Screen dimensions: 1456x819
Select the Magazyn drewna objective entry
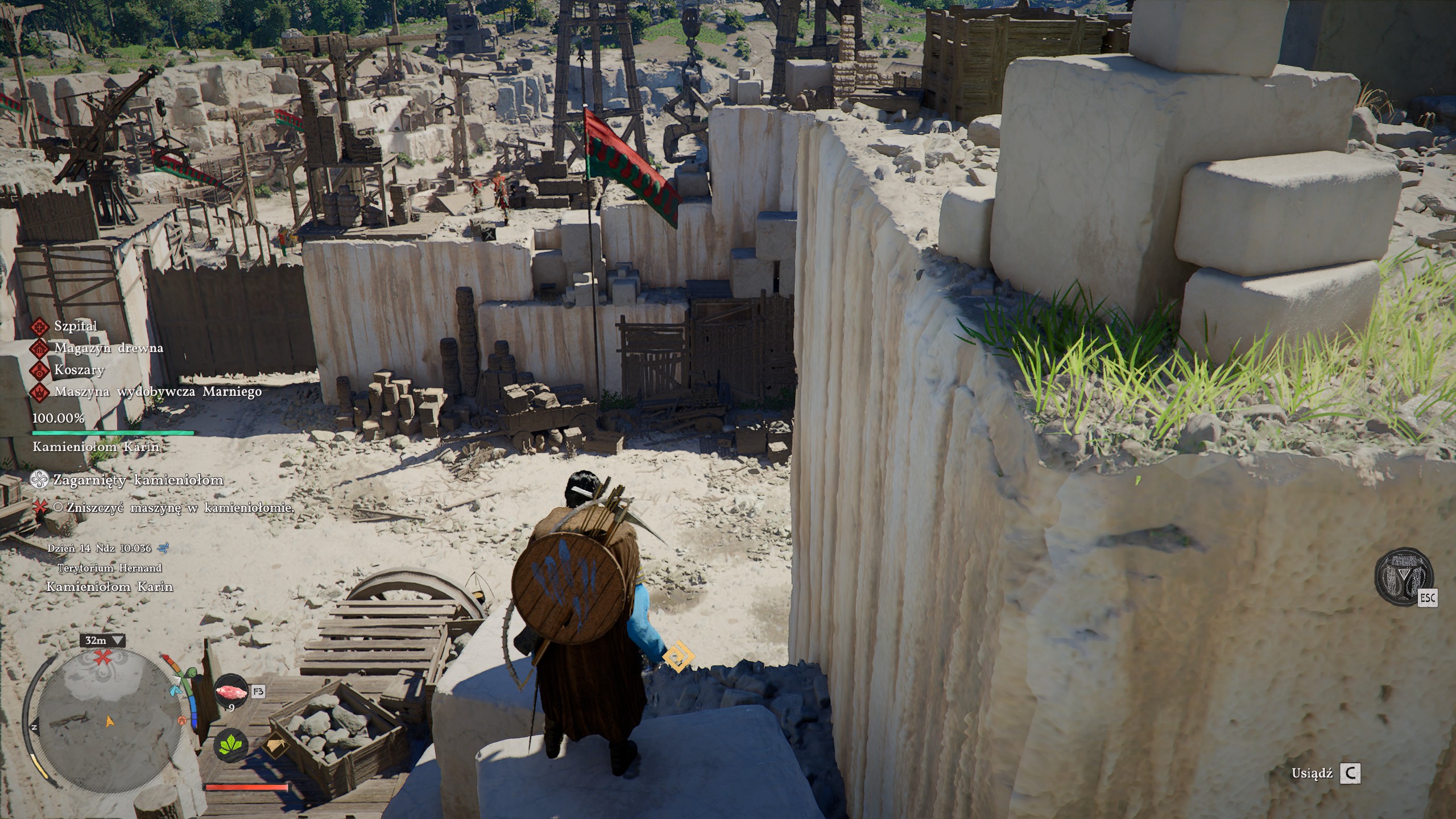pos(108,348)
